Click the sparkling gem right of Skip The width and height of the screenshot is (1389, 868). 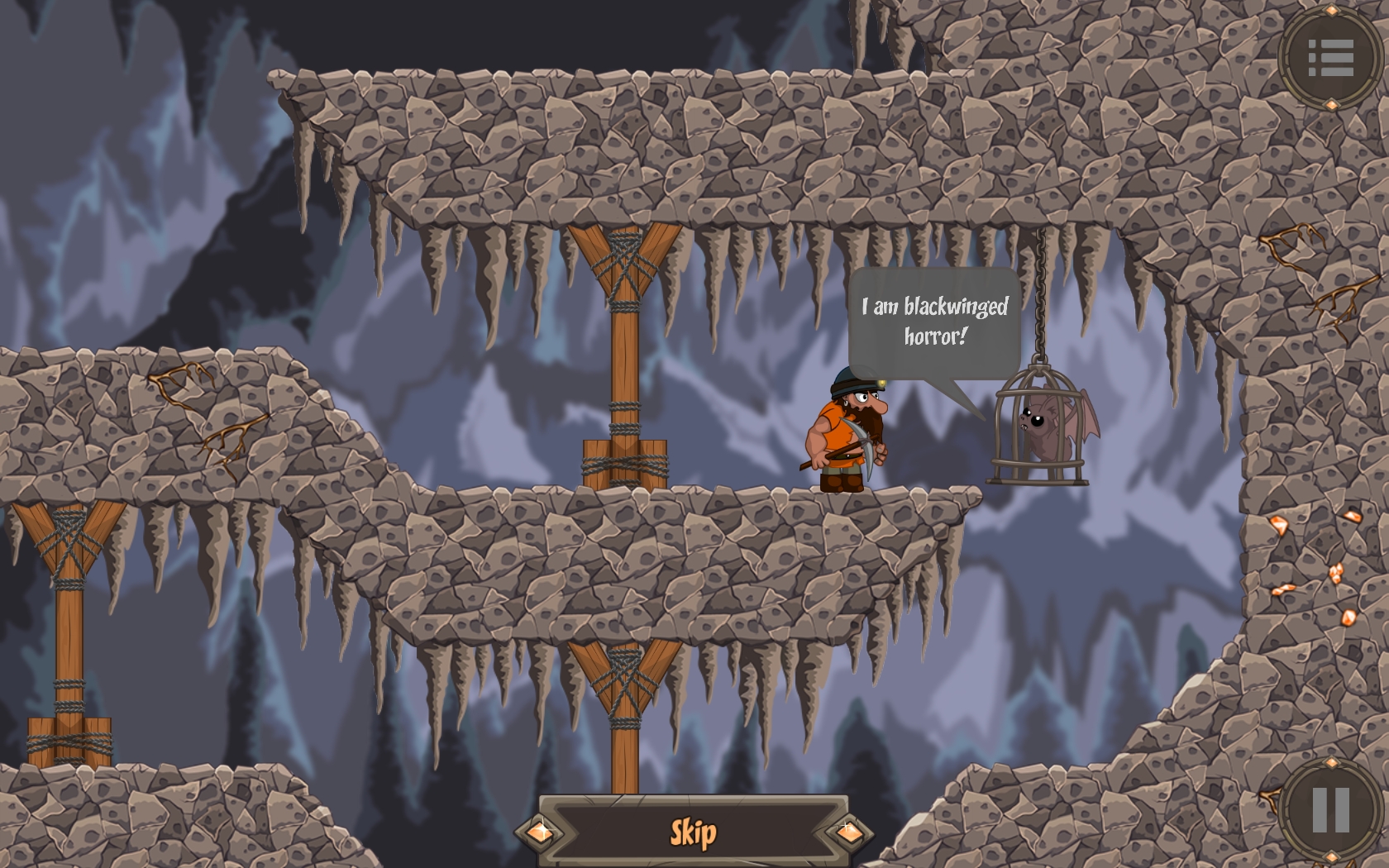pos(850,832)
